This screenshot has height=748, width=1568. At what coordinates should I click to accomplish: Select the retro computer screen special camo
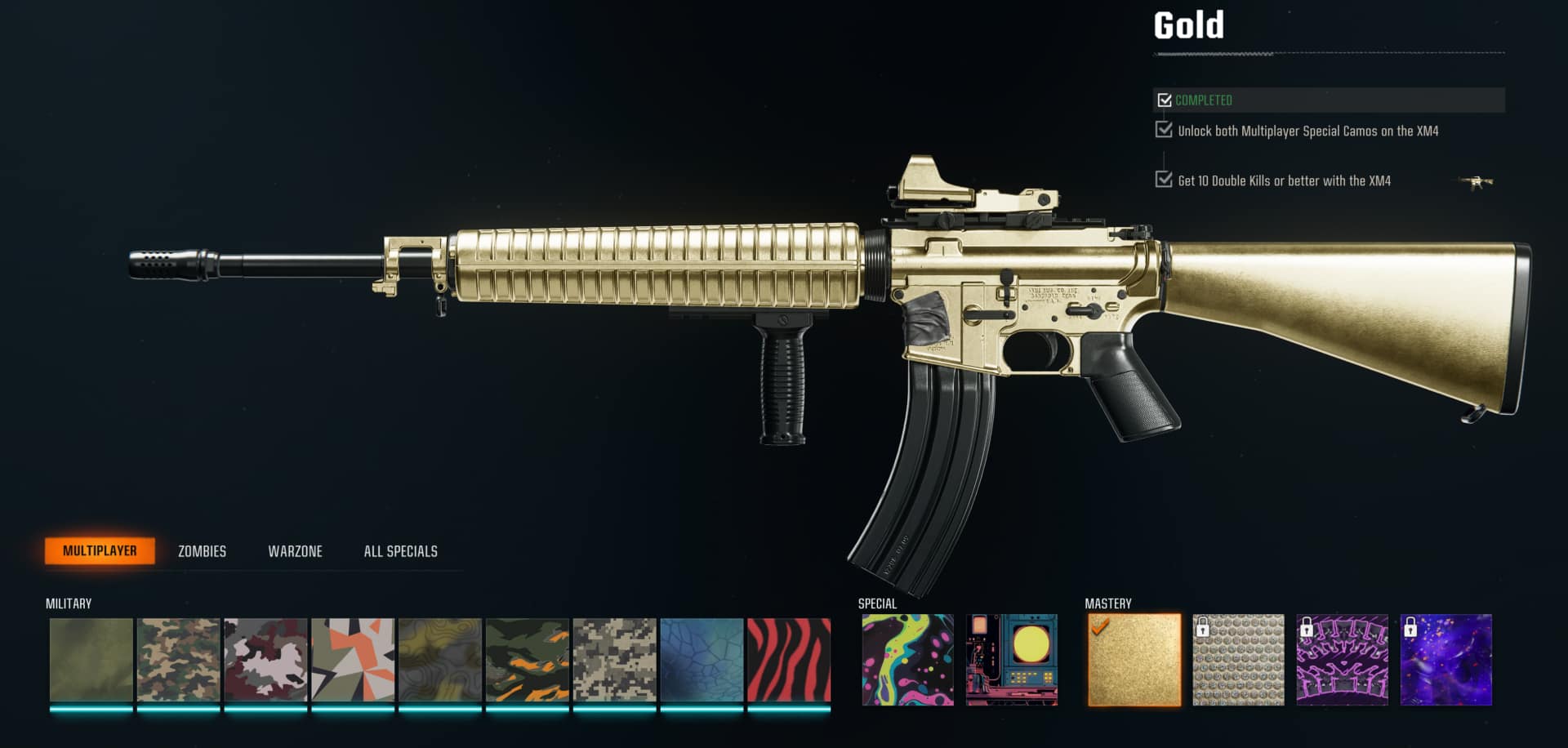point(1012,660)
